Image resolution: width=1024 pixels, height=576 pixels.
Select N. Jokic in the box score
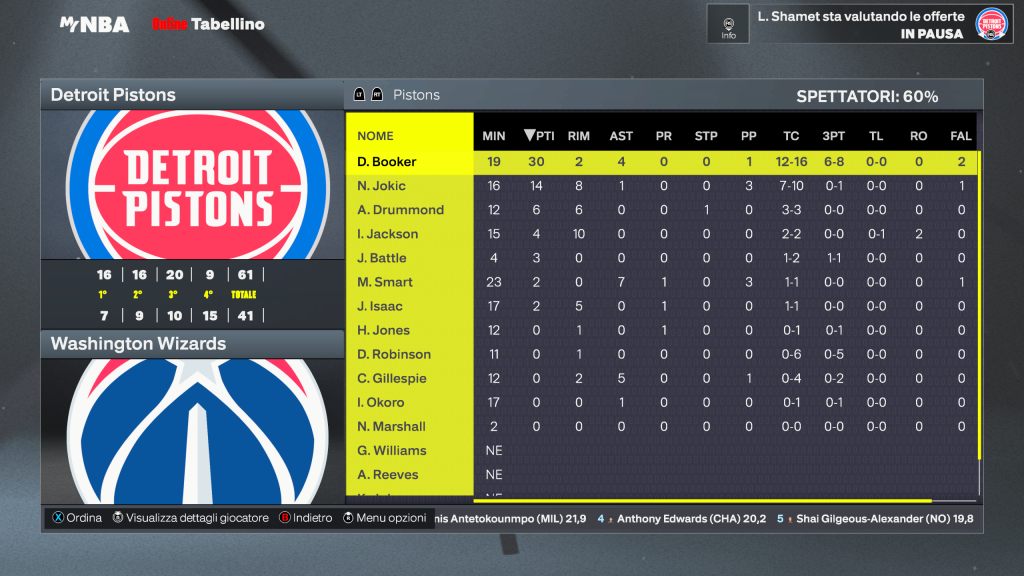[x=382, y=186]
